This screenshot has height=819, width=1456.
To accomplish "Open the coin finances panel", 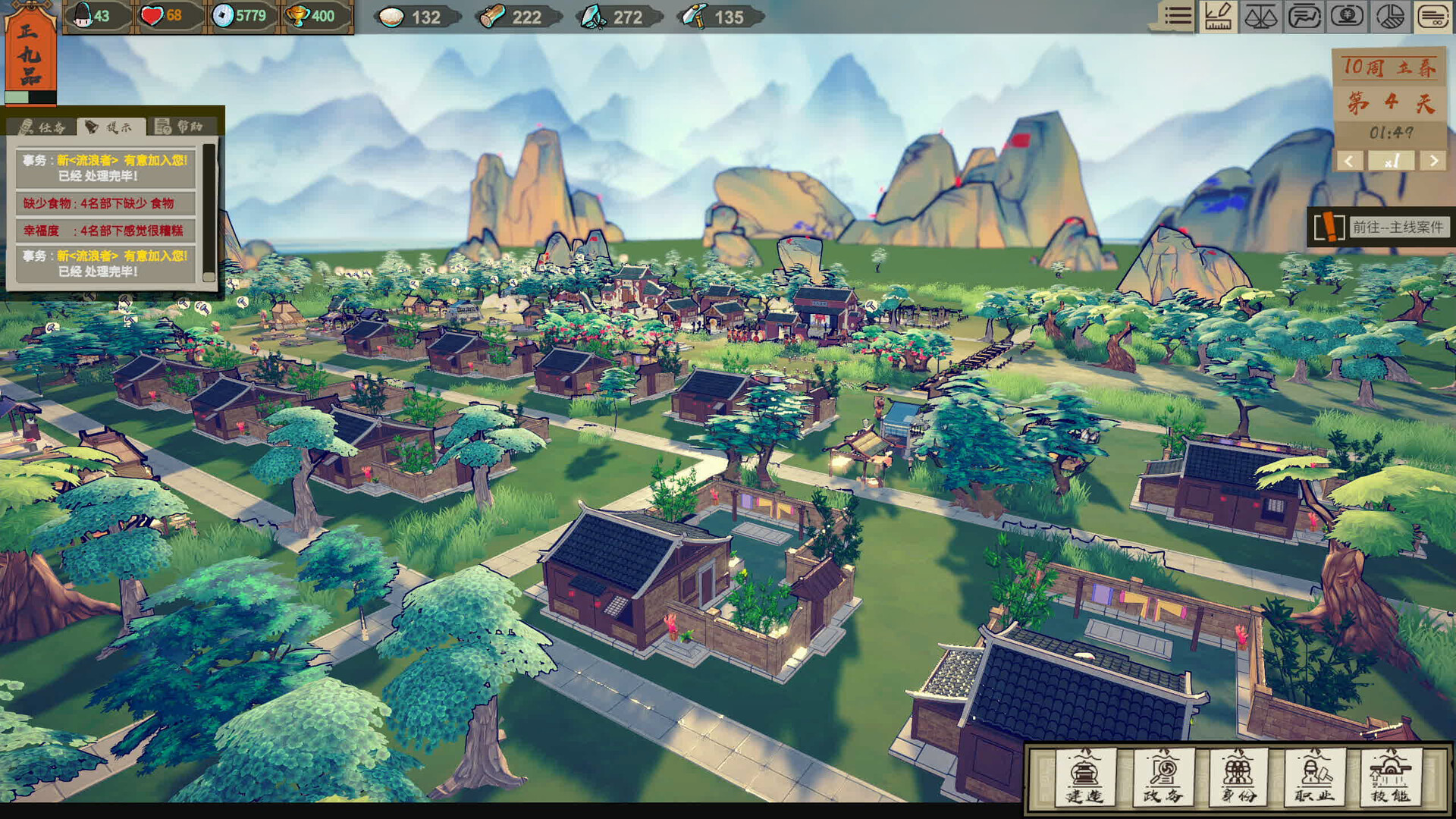I will pyautogui.click(x=1347, y=16).
